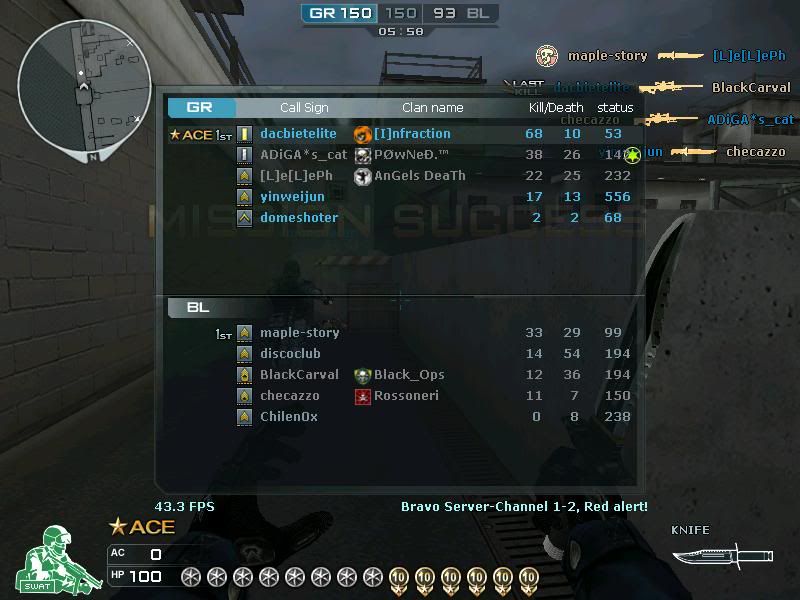Select the ChilenOx player row
The height and width of the screenshot is (600, 800).
(288, 416)
